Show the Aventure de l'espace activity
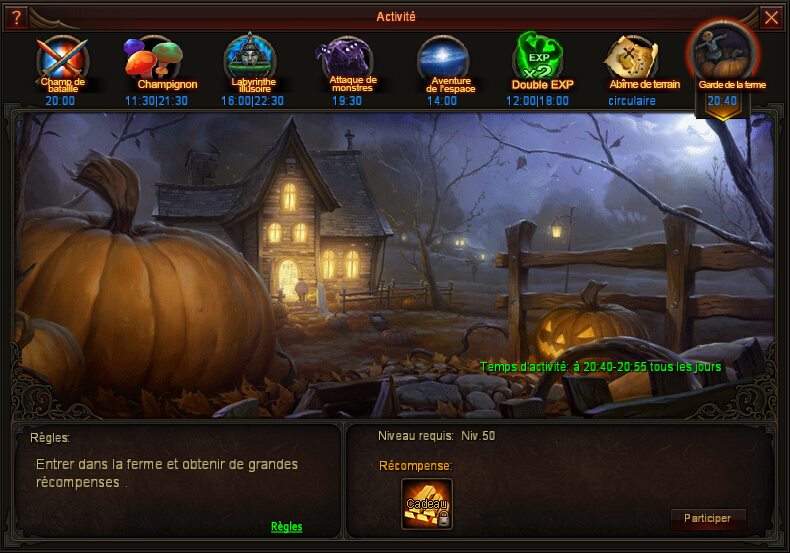The width and height of the screenshot is (790, 553). tap(442, 63)
